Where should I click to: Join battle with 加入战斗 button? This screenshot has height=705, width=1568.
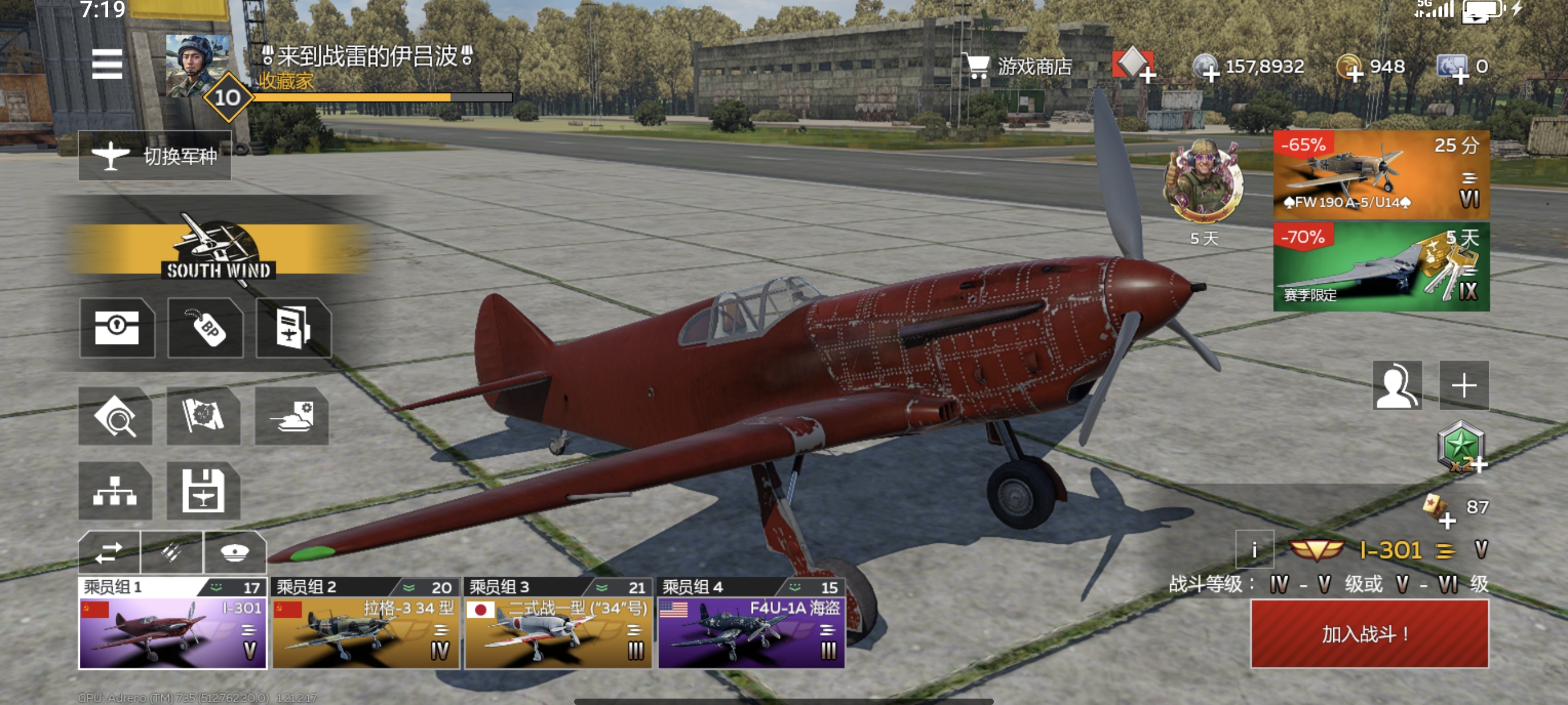coord(1369,633)
